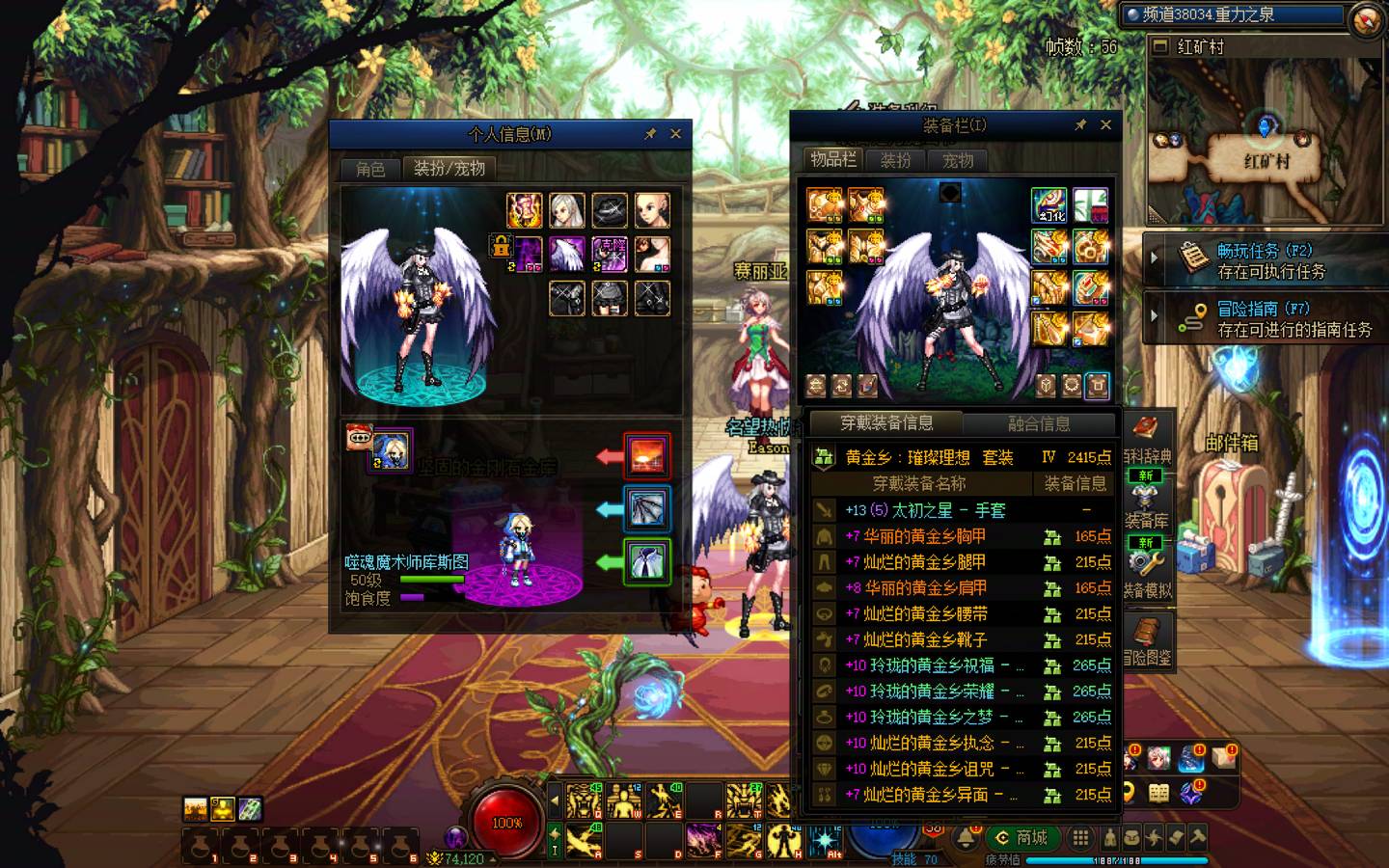Select the 装扮/宠物 tab
The height and width of the screenshot is (868, 1389).
click(449, 168)
